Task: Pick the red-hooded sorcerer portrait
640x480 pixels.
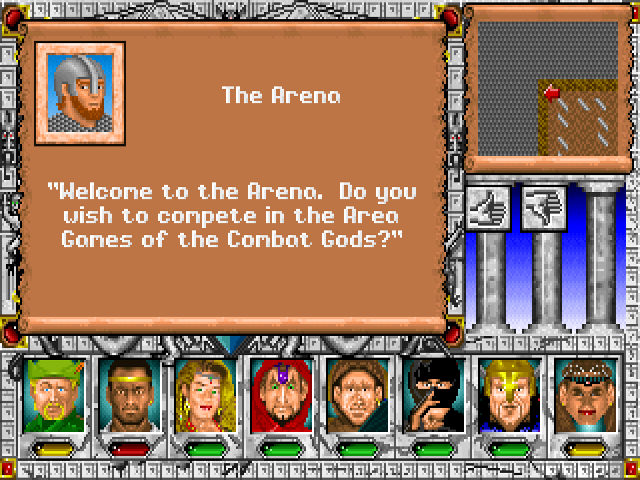Action: pos(278,395)
